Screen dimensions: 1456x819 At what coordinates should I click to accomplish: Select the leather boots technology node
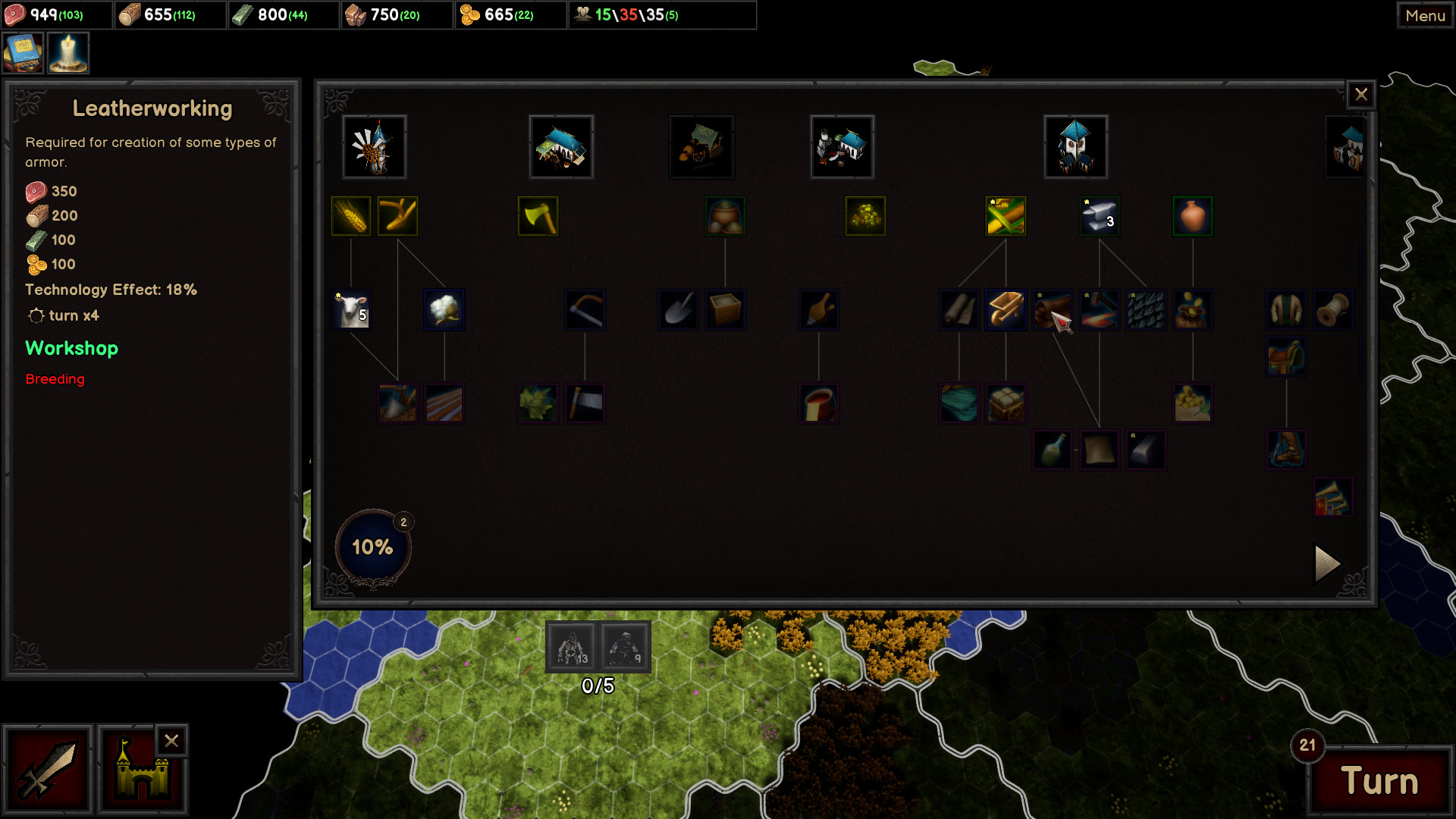[x=1285, y=450]
